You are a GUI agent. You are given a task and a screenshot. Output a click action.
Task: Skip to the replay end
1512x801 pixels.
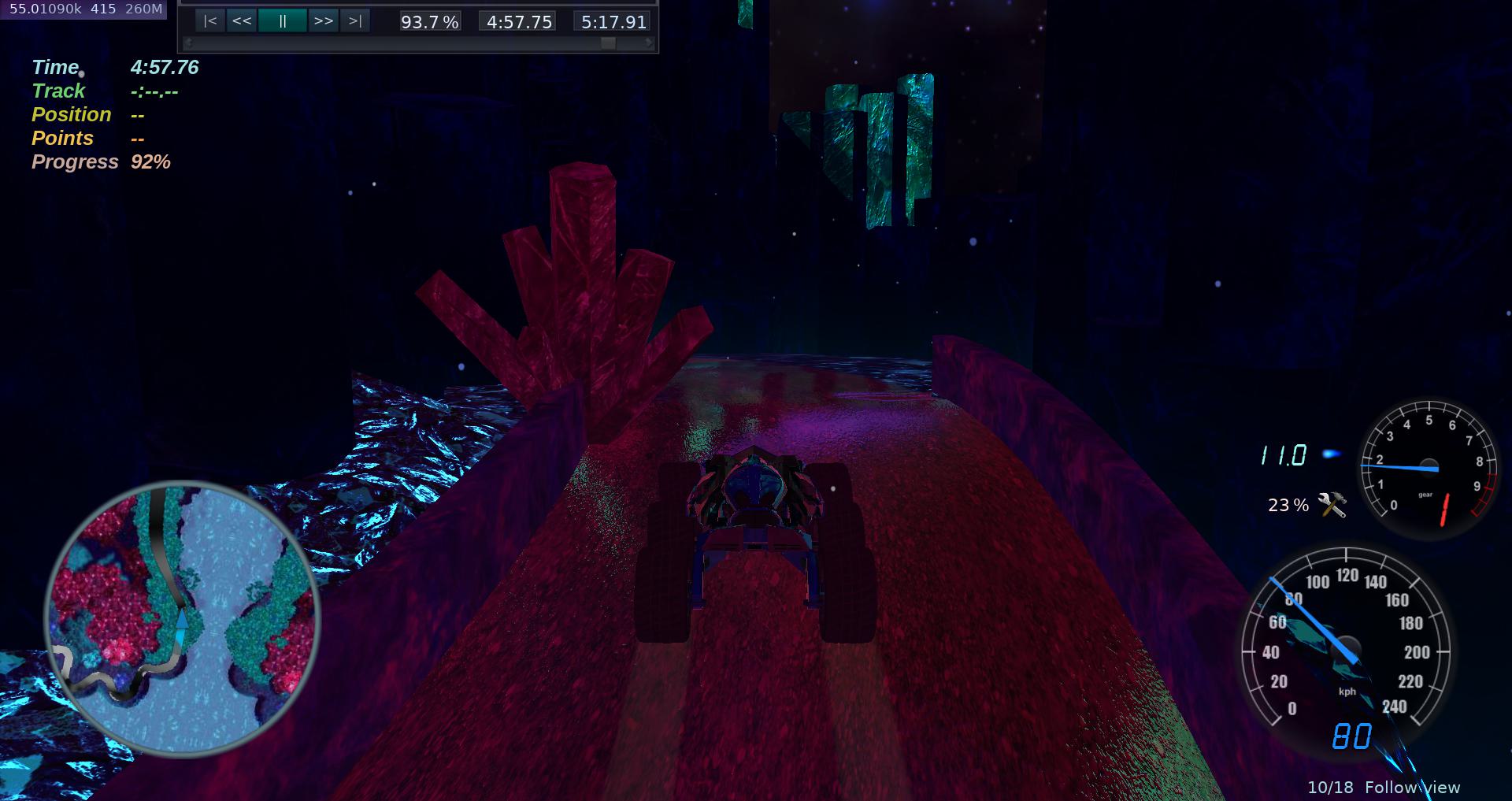click(x=355, y=21)
